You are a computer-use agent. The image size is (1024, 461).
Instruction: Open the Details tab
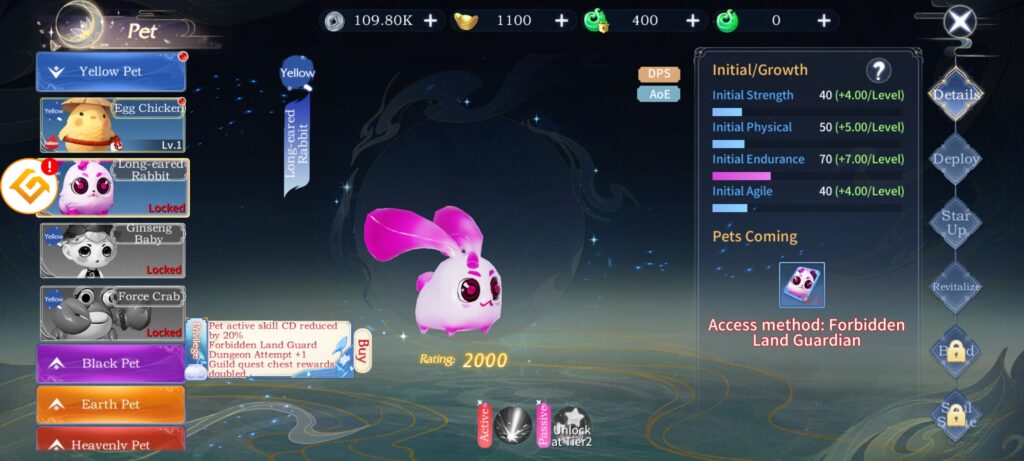(x=955, y=95)
